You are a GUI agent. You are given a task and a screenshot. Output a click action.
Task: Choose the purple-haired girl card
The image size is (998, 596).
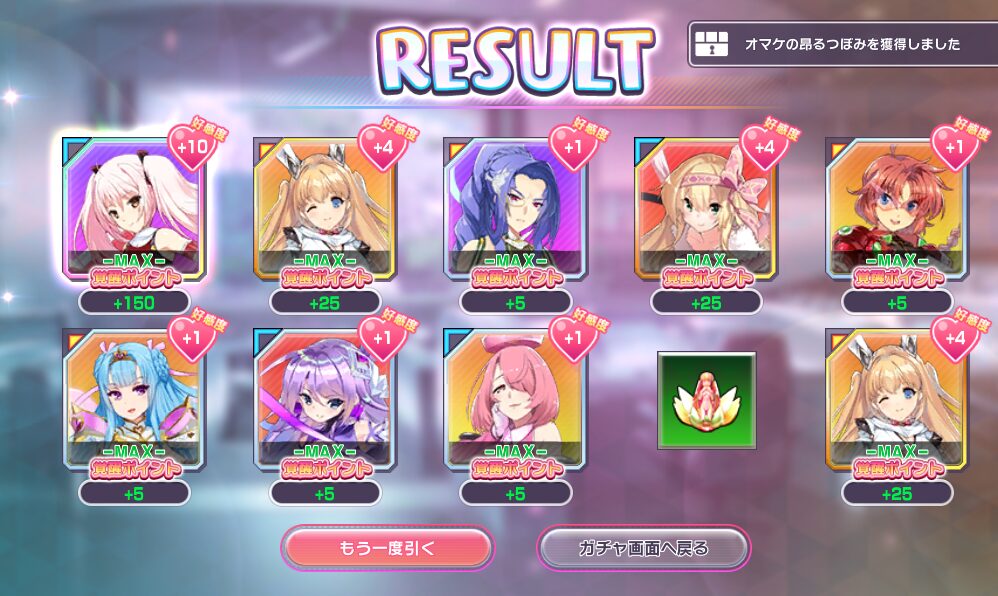pyautogui.click(x=325, y=399)
